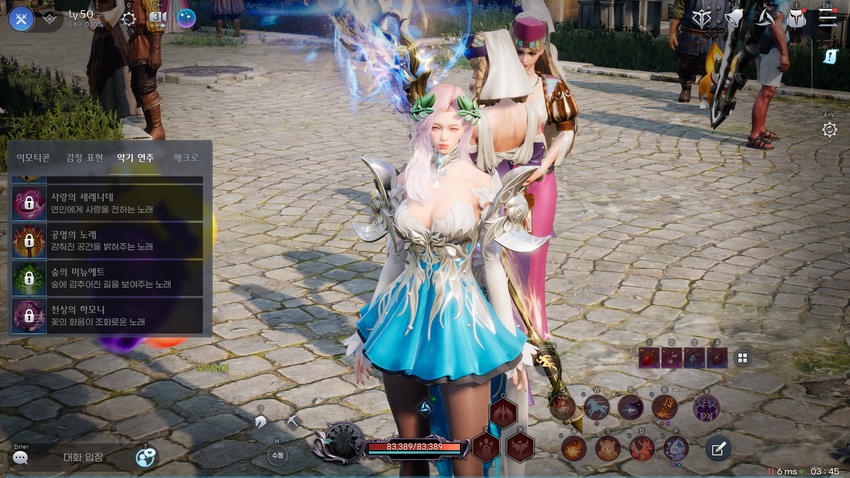Open the blue sparkle orb icon
Screen dimensions: 850x478
point(186,17)
